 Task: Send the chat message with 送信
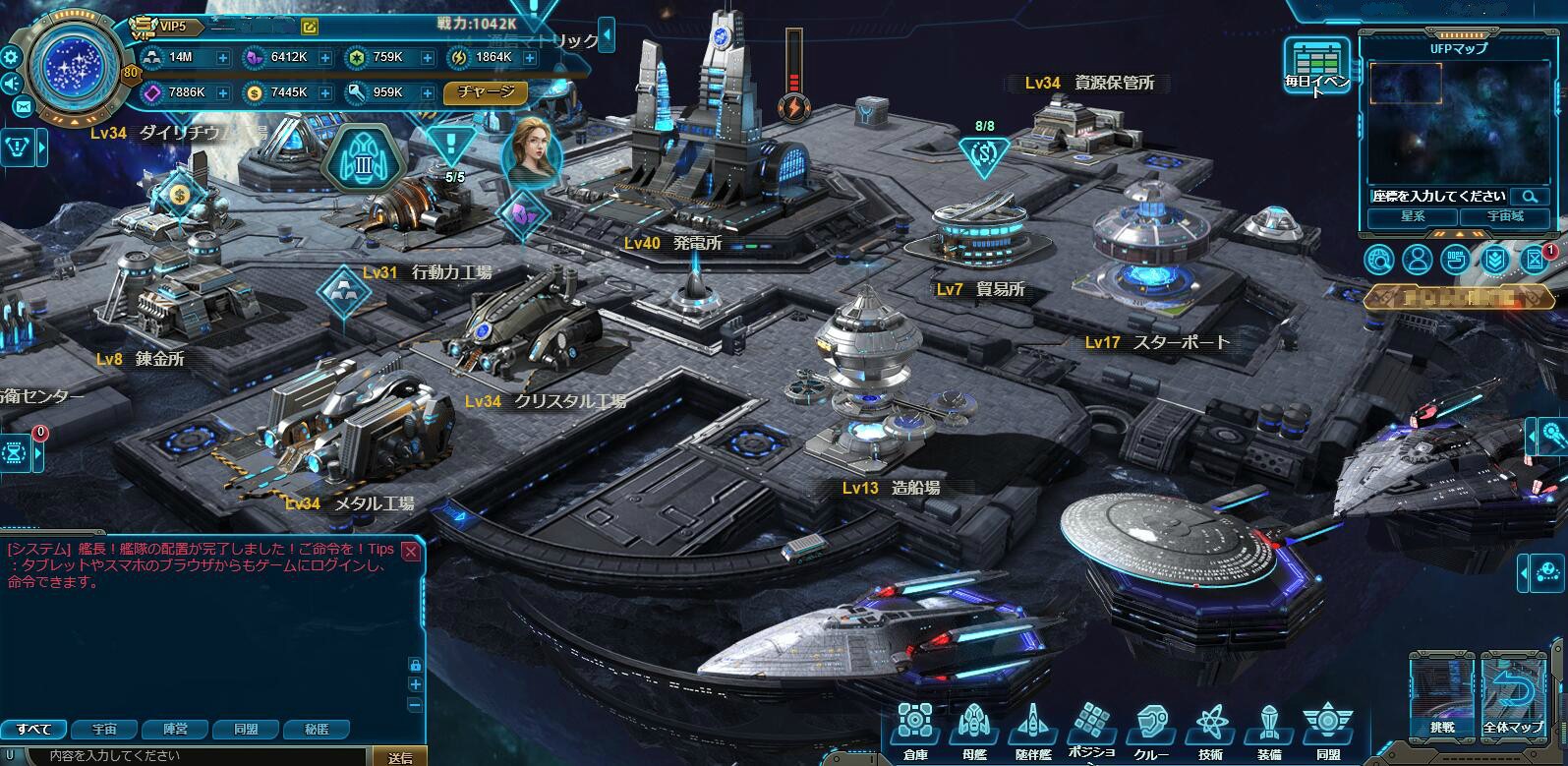coord(400,757)
